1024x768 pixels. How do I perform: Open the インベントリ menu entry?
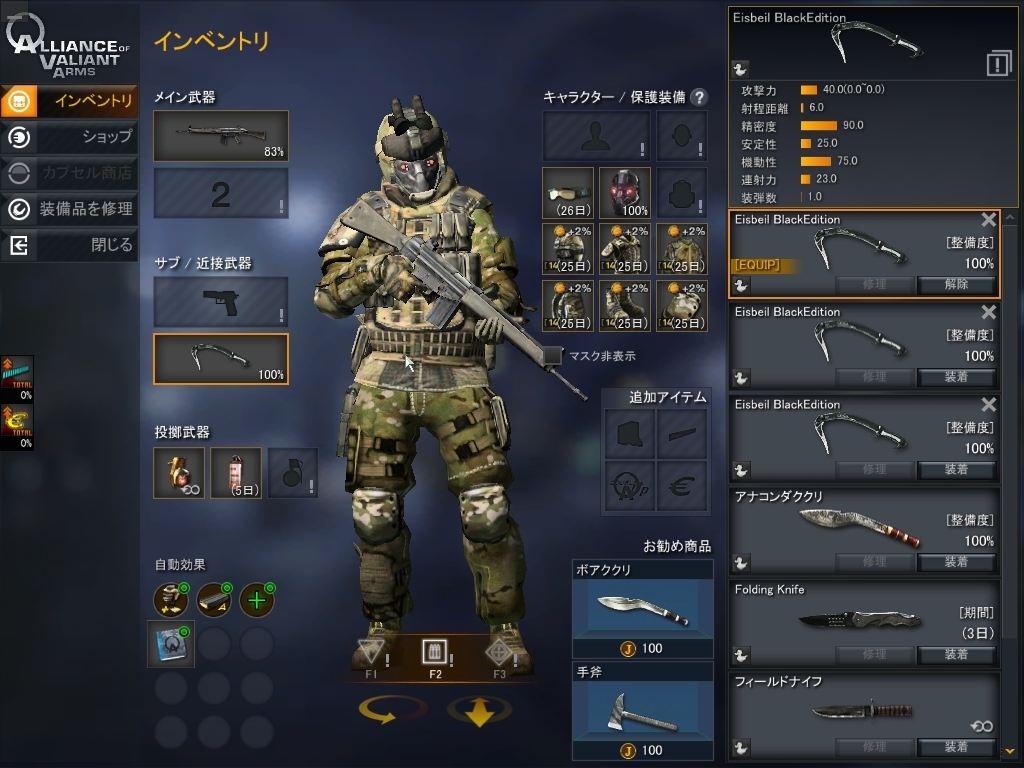click(70, 100)
